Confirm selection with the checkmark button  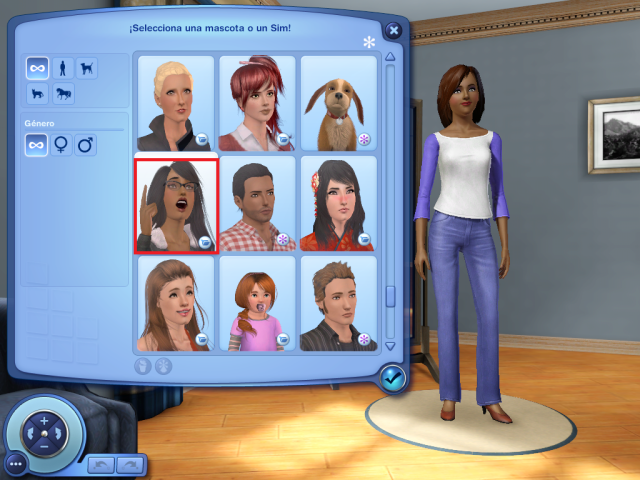[x=392, y=377]
